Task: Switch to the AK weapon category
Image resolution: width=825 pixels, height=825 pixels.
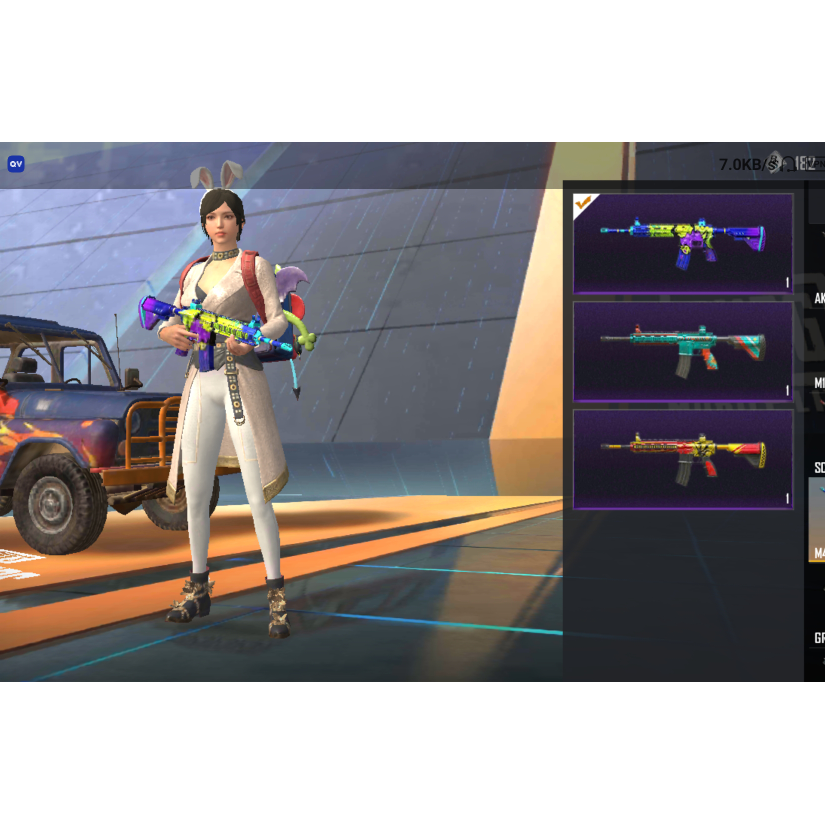Action: [x=818, y=299]
